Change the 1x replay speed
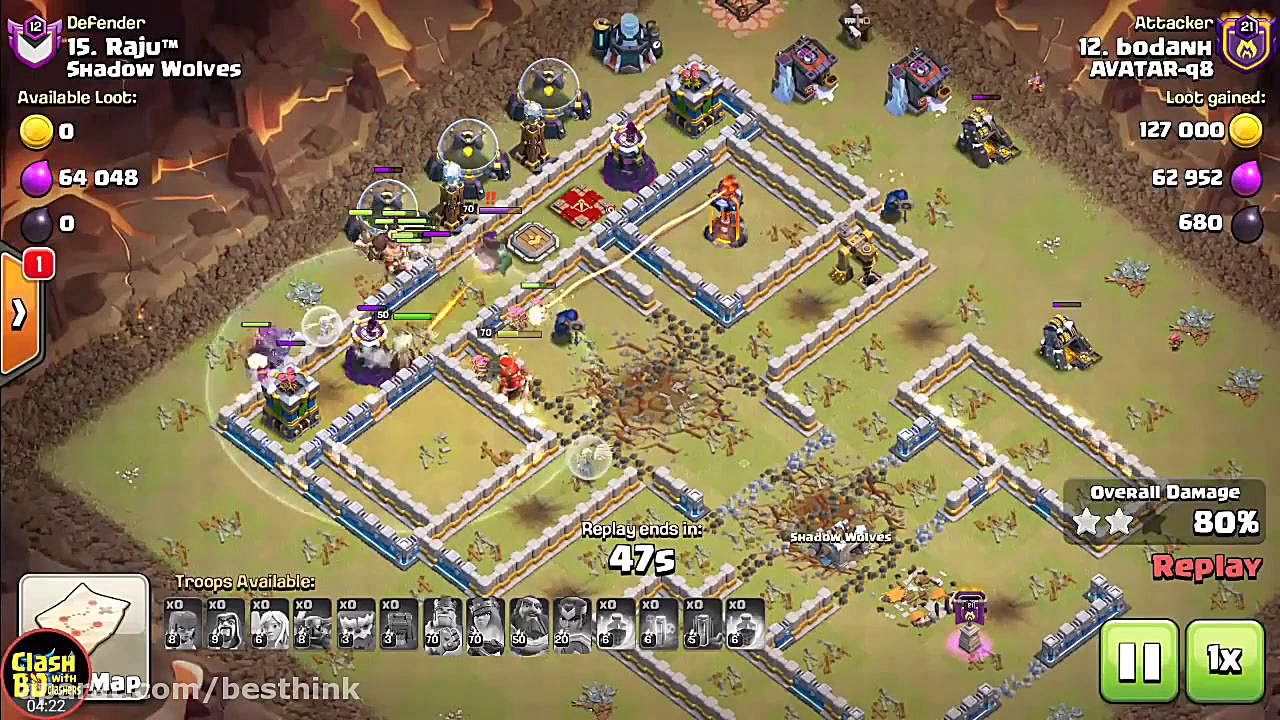Screen dimensions: 1280x720 coord(1224,661)
